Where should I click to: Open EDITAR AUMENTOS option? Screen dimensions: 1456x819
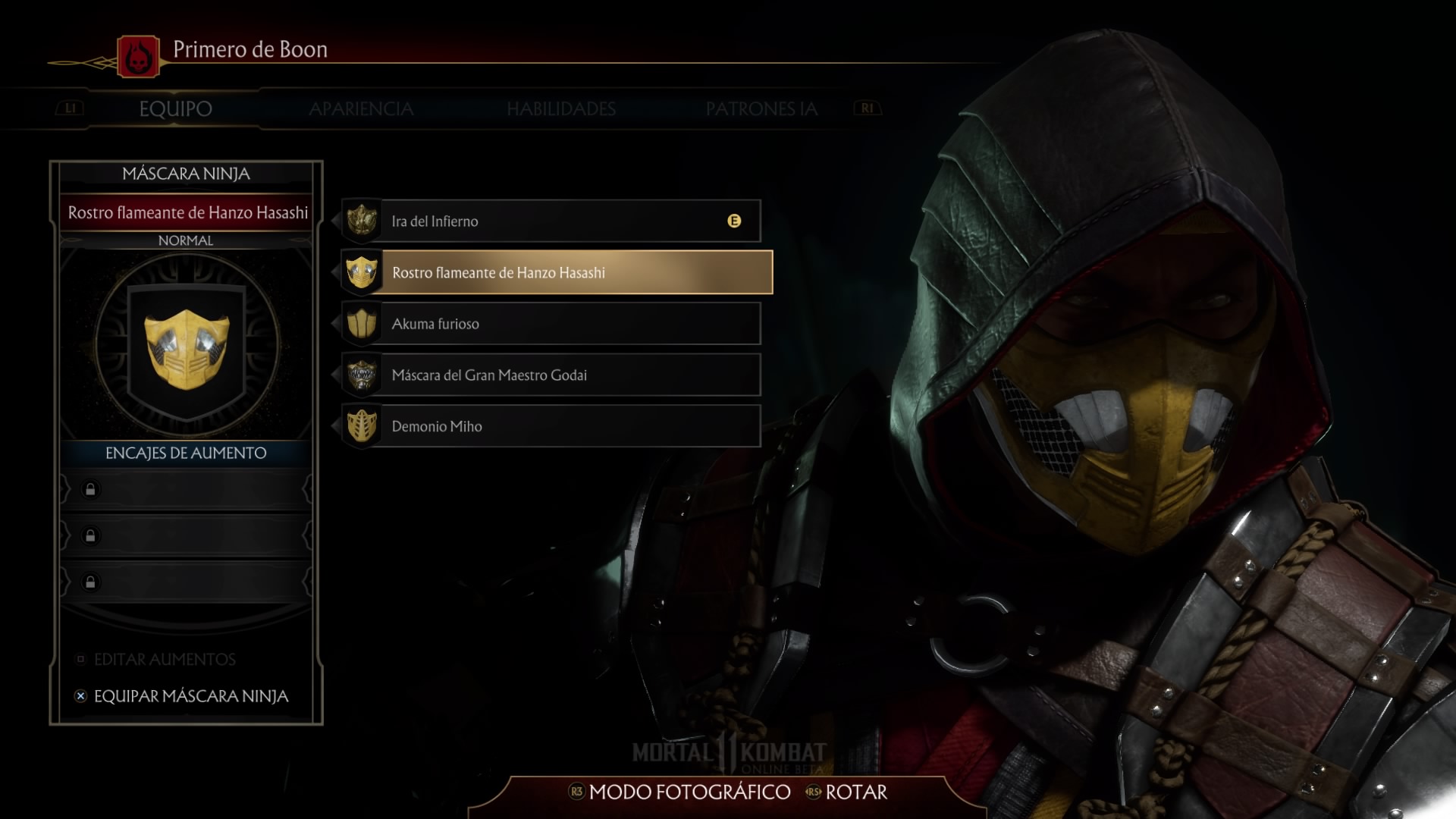[165, 660]
